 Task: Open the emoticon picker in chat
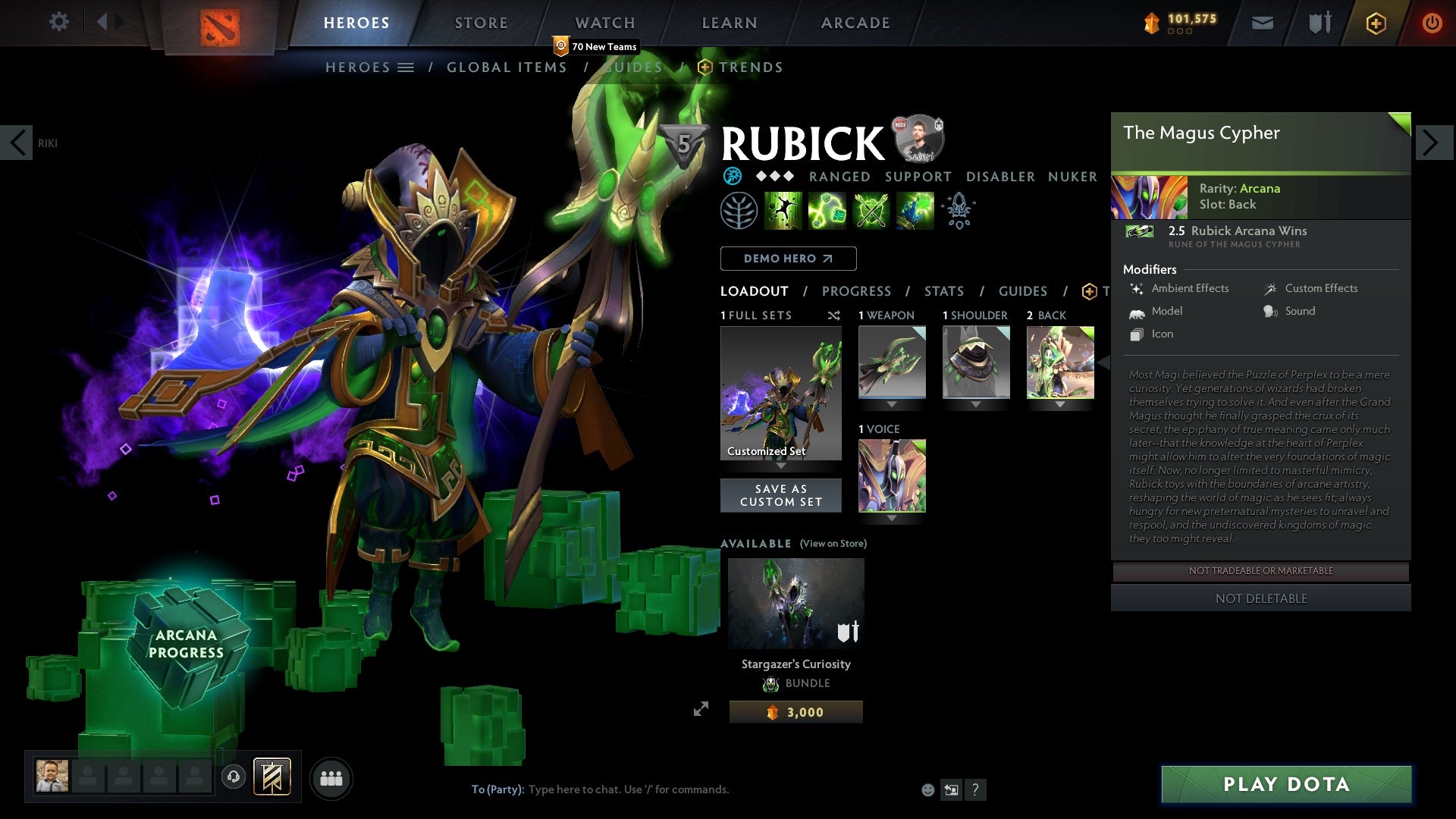(x=927, y=789)
